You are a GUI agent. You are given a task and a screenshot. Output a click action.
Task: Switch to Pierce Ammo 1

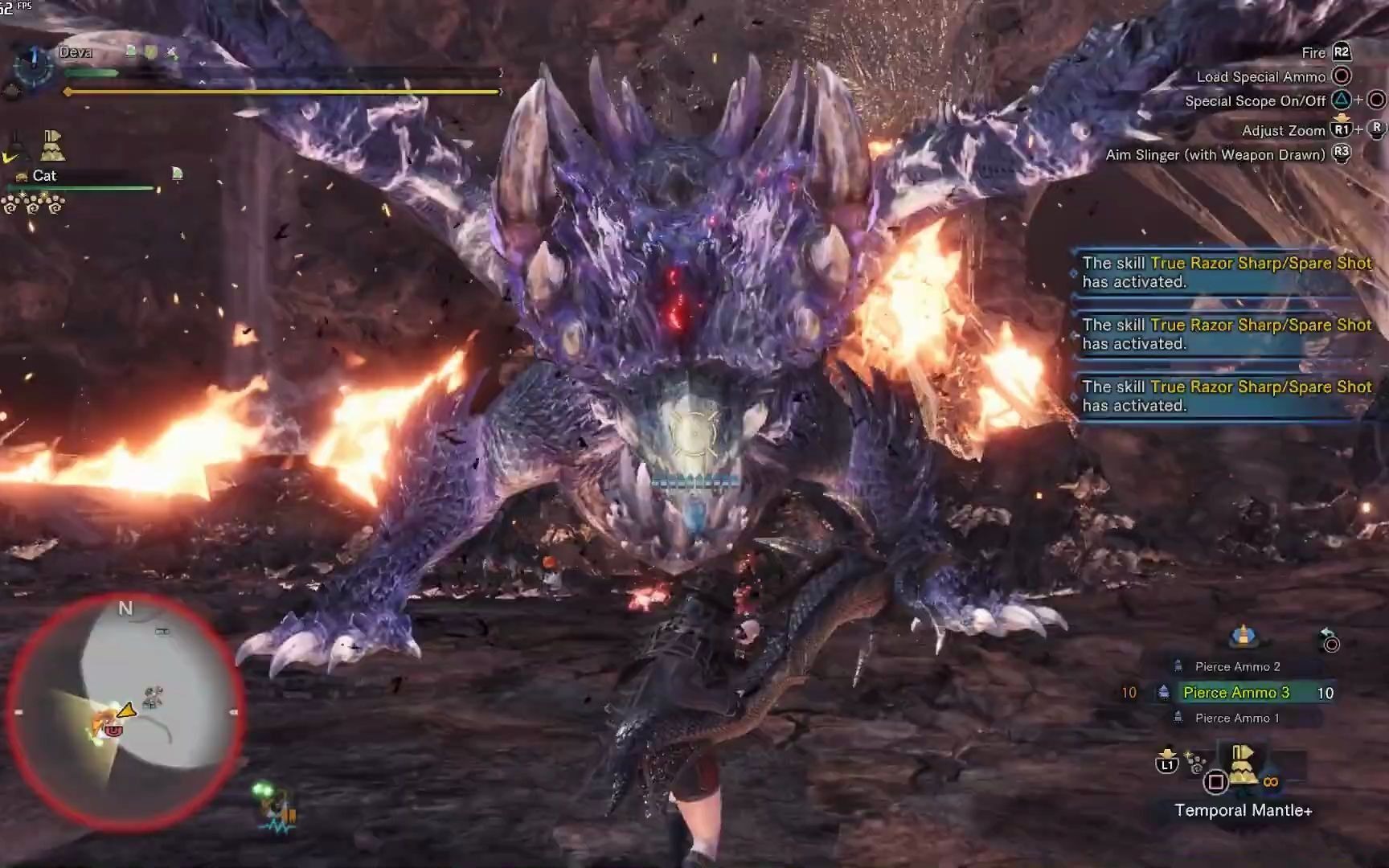[x=1237, y=718]
